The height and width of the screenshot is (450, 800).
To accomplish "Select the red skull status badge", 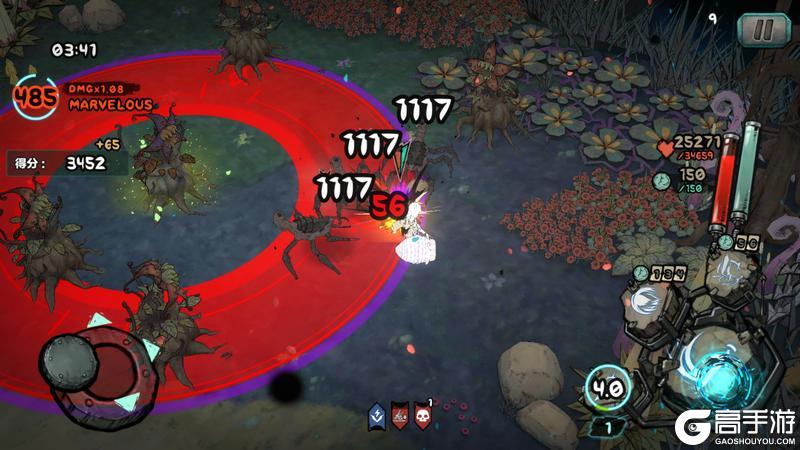I will pos(424,415).
